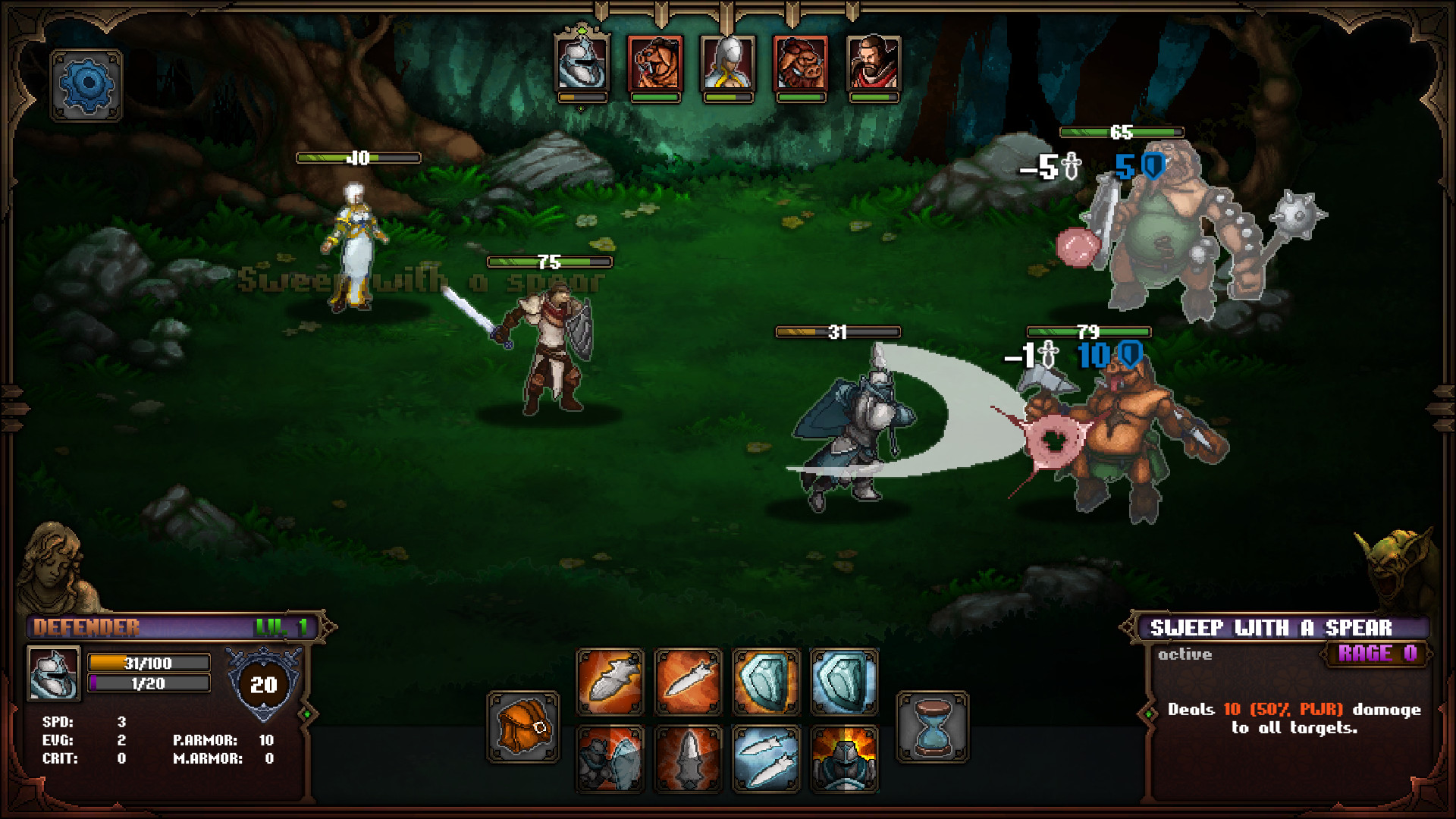
Task: Select the flaming armored knight skill icon
Action: (846, 758)
